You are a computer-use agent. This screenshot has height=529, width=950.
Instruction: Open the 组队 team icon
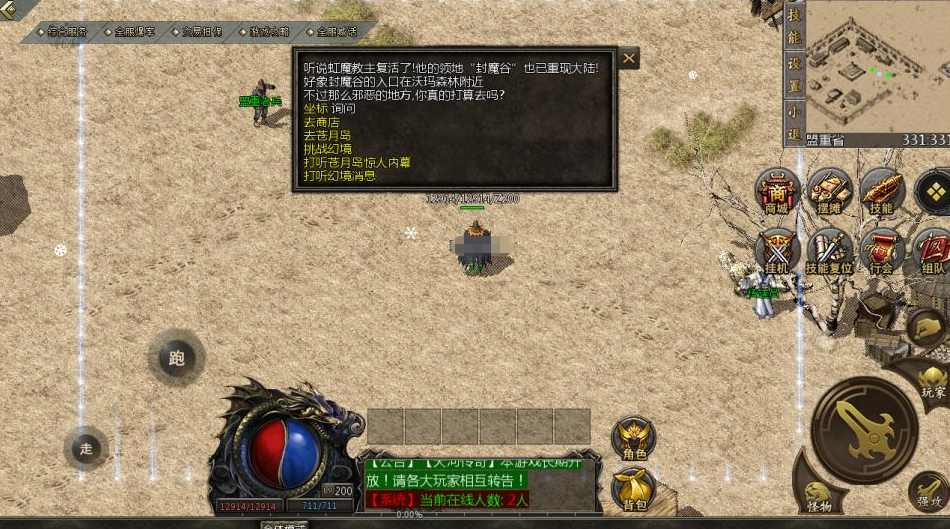pos(932,249)
